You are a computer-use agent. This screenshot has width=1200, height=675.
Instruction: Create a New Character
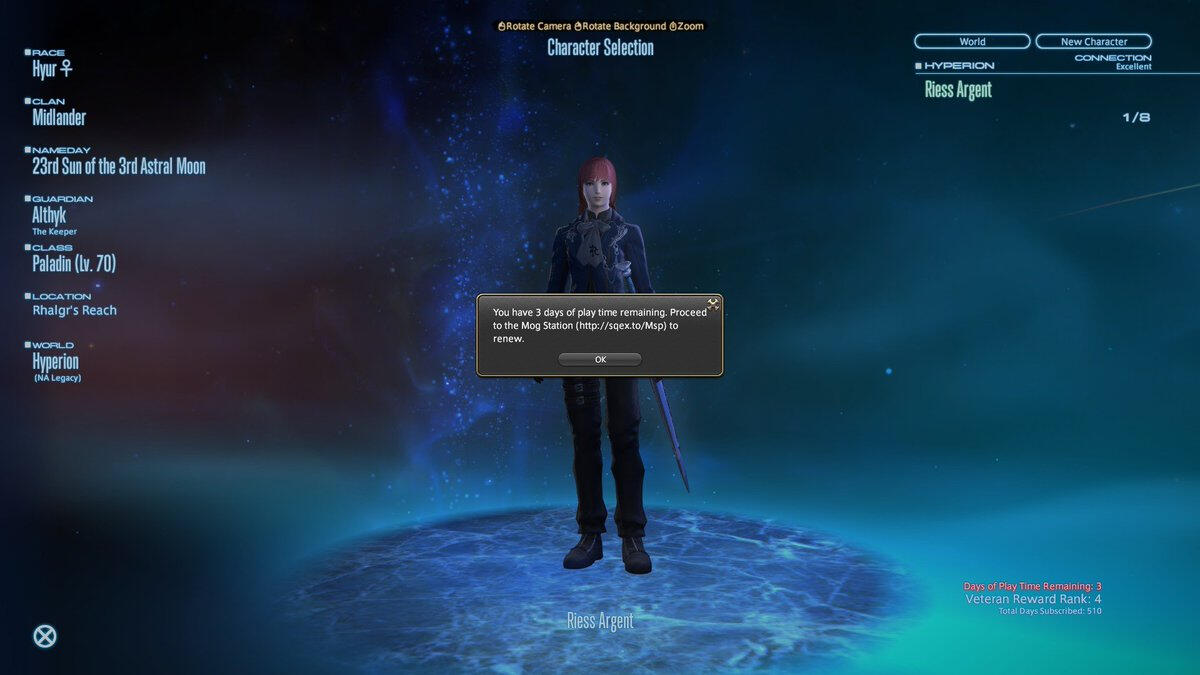point(1093,42)
